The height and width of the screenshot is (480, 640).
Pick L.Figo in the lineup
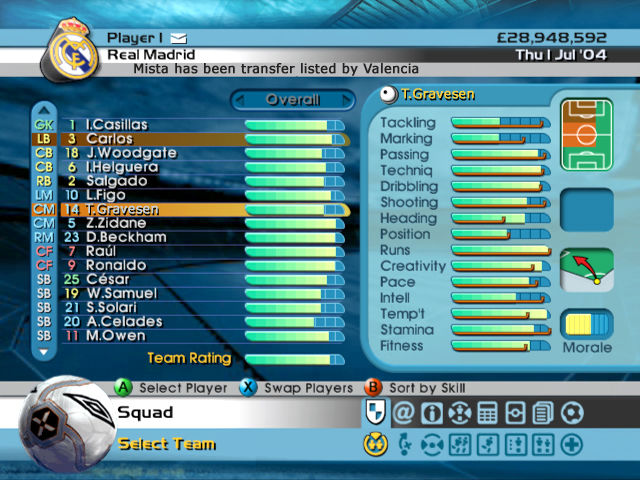108,195
